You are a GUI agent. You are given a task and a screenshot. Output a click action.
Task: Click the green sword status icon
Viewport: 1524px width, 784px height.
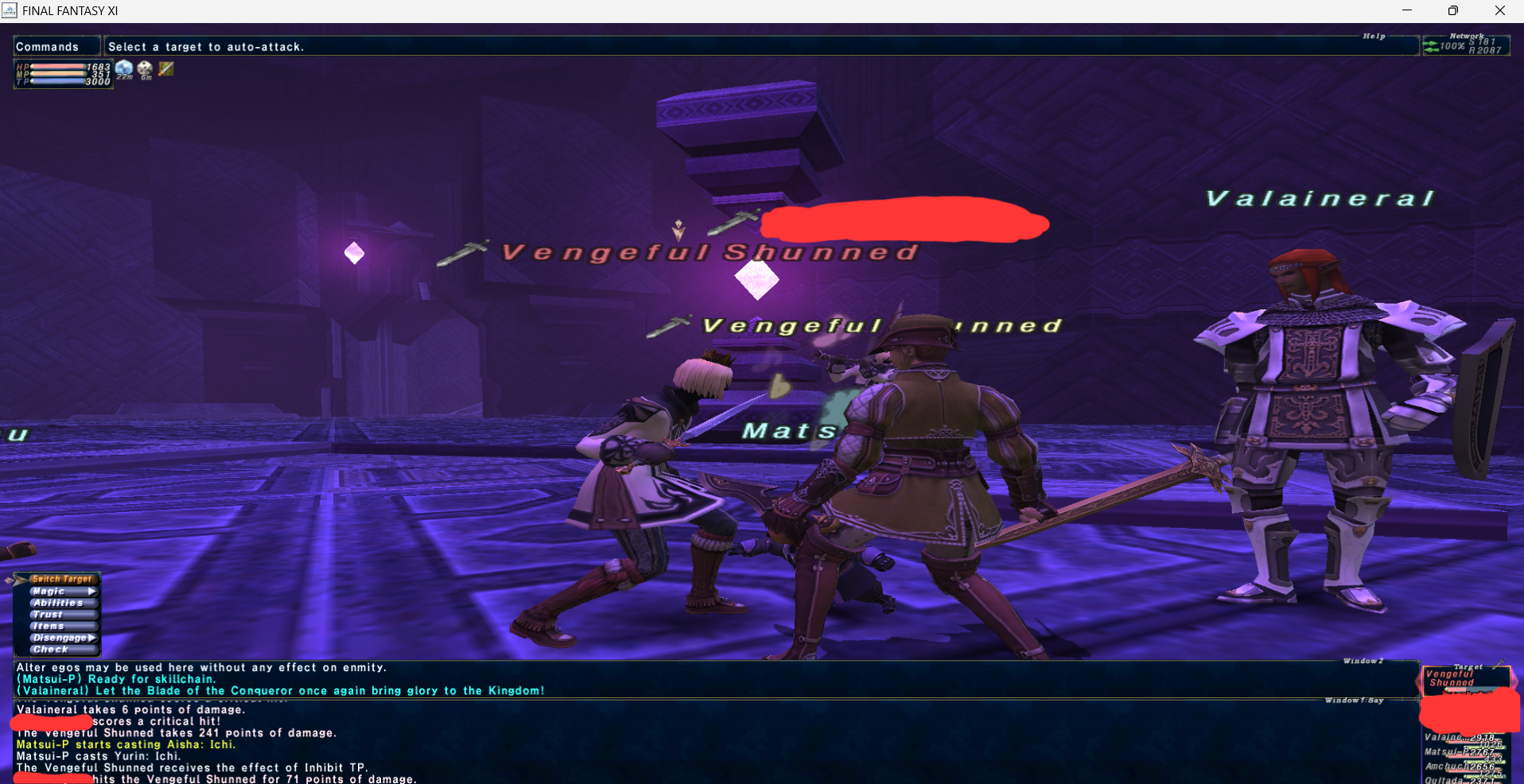(165, 69)
